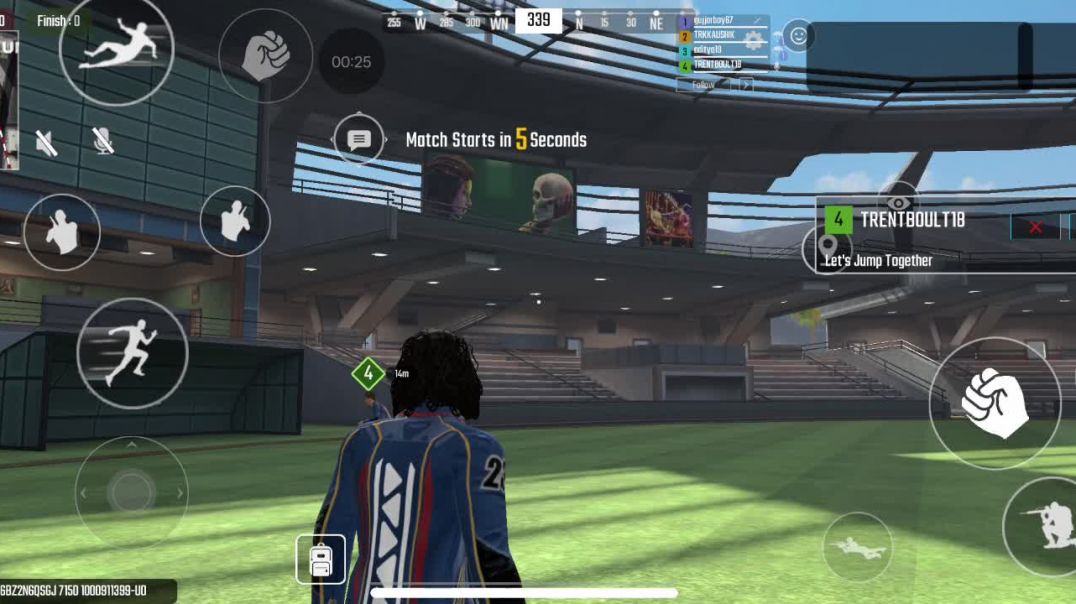
Task: Go prone with the lying figure button
Action: 857,547
